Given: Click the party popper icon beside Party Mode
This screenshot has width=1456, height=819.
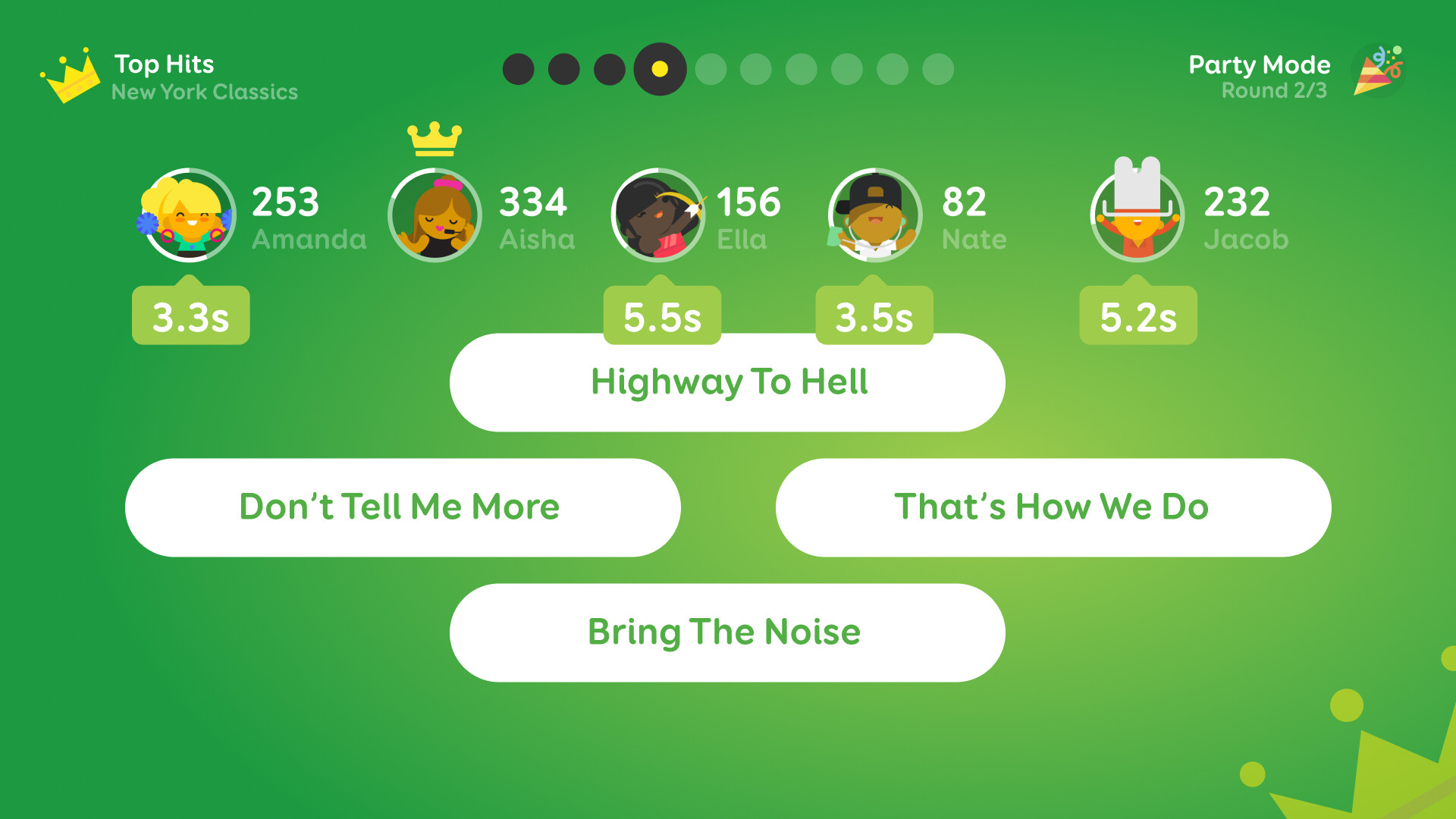Looking at the screenshot, I should 1379,72.
